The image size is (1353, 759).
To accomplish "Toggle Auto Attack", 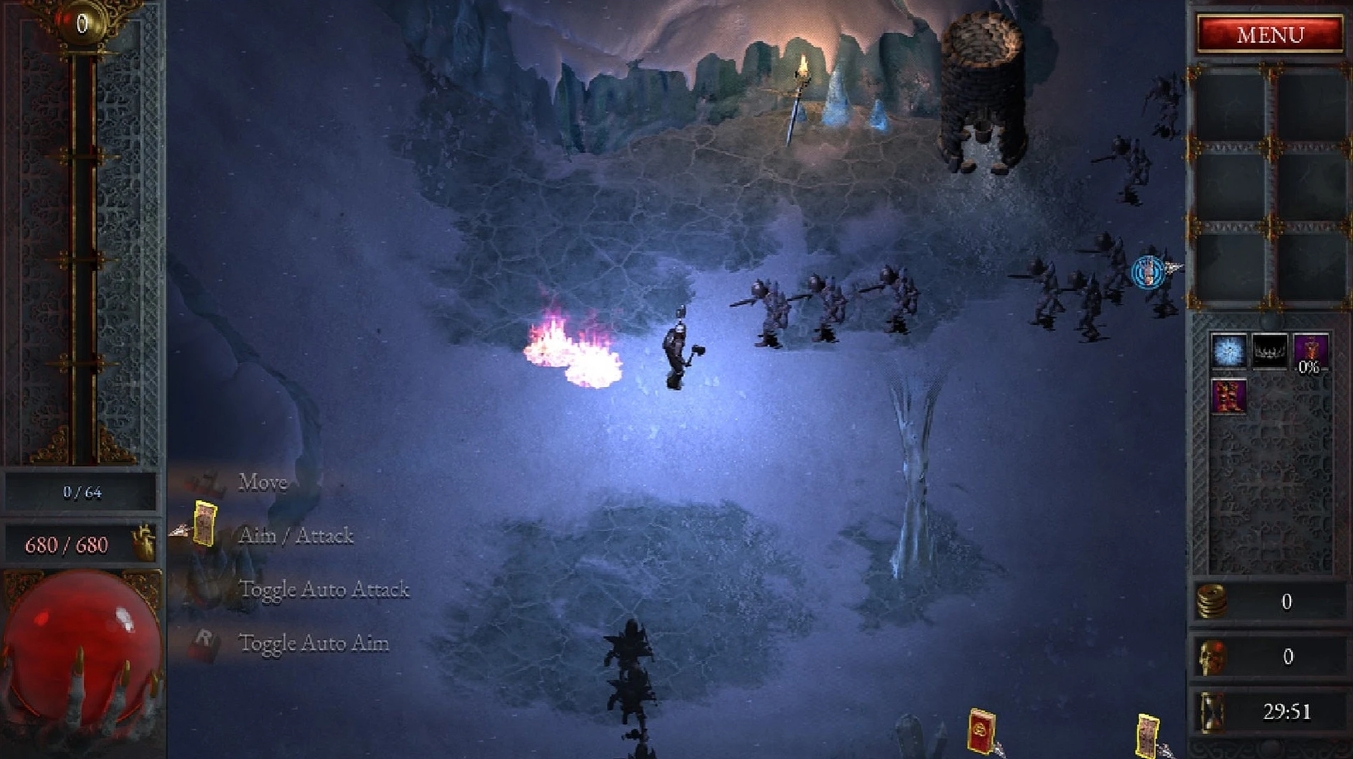I will click(x=324, y=589).
